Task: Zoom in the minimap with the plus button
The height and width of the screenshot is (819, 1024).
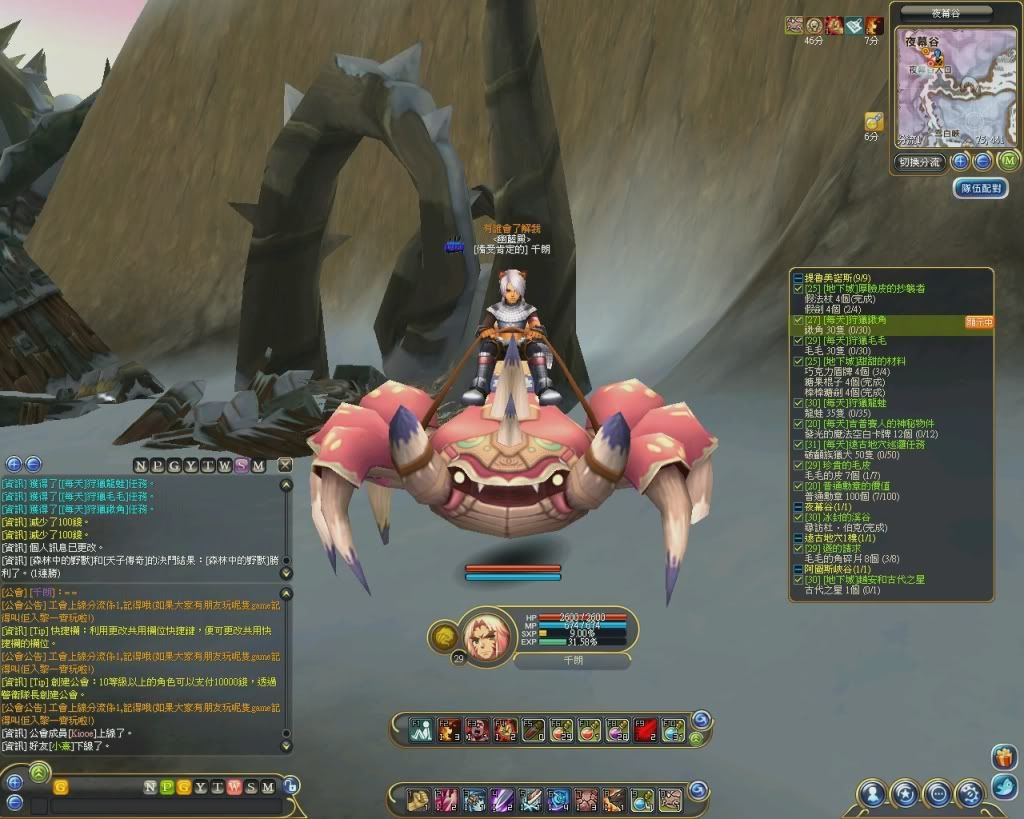Action: point(960,162)
